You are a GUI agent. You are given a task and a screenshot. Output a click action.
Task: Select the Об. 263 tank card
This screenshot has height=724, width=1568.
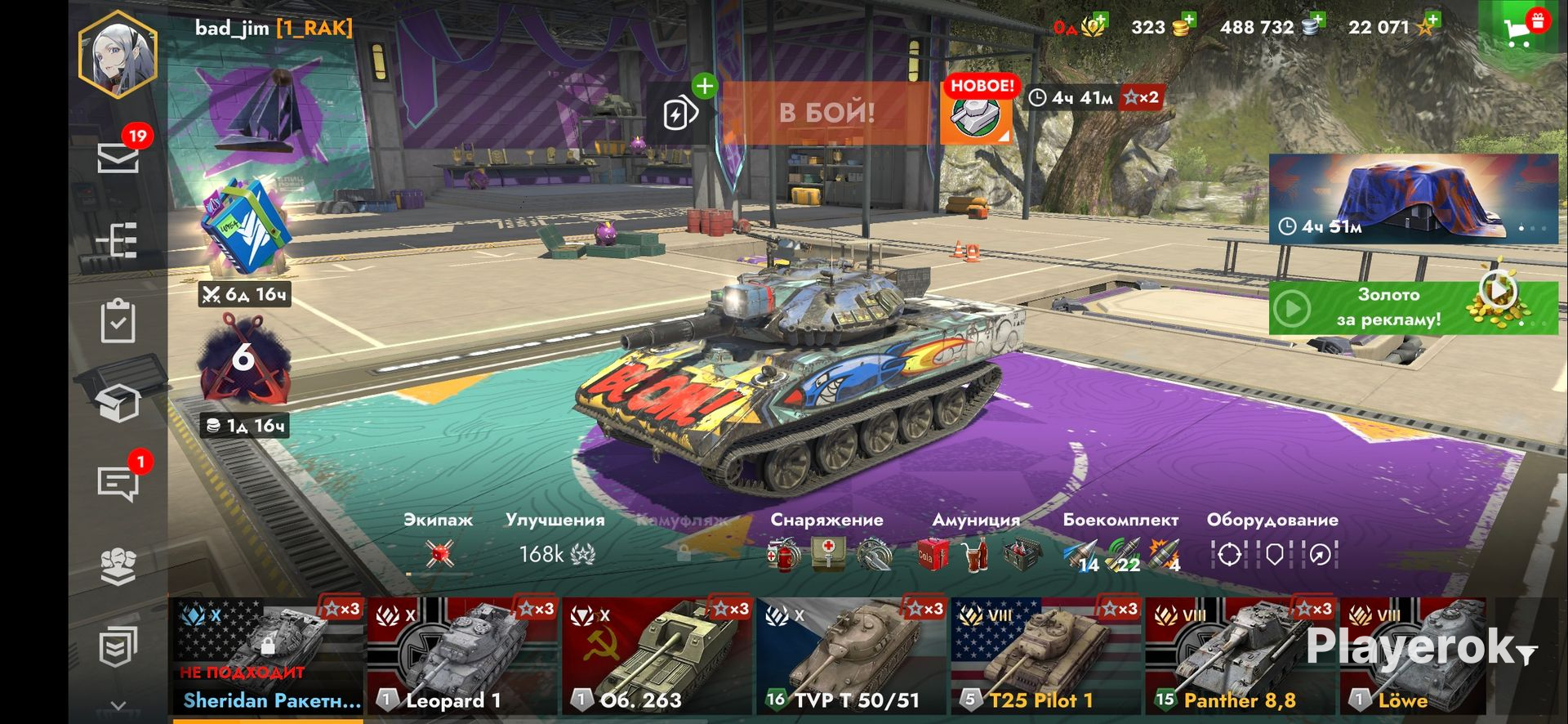click(x=657, y=657)
